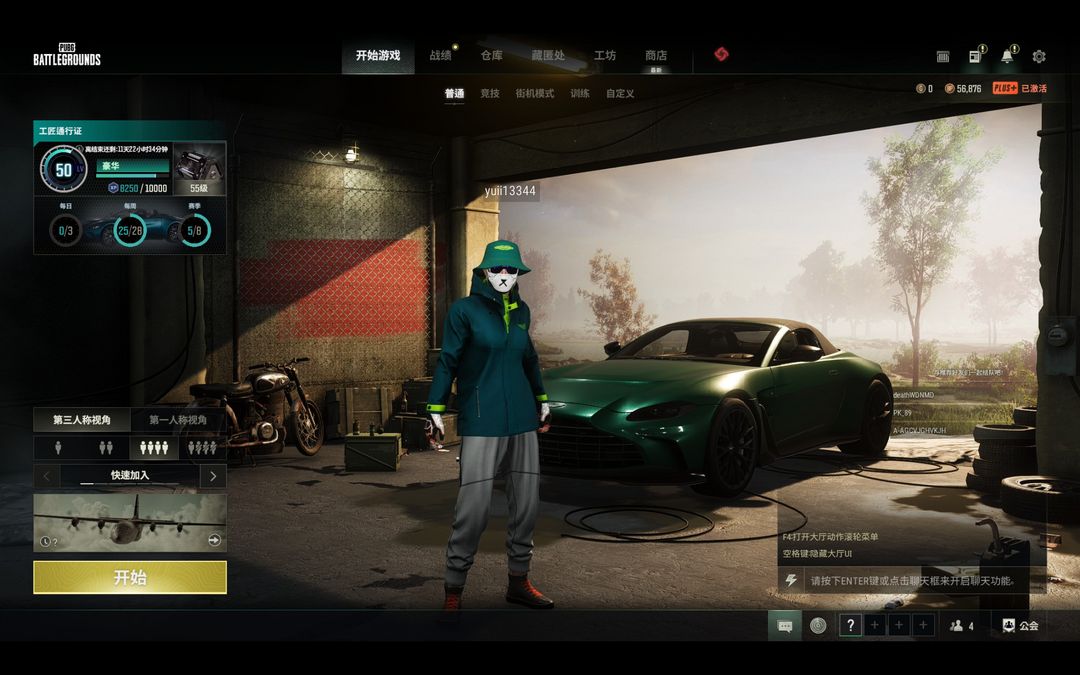
Task: Select the 竞技 ranked mode
Action: tap(489, 94)
